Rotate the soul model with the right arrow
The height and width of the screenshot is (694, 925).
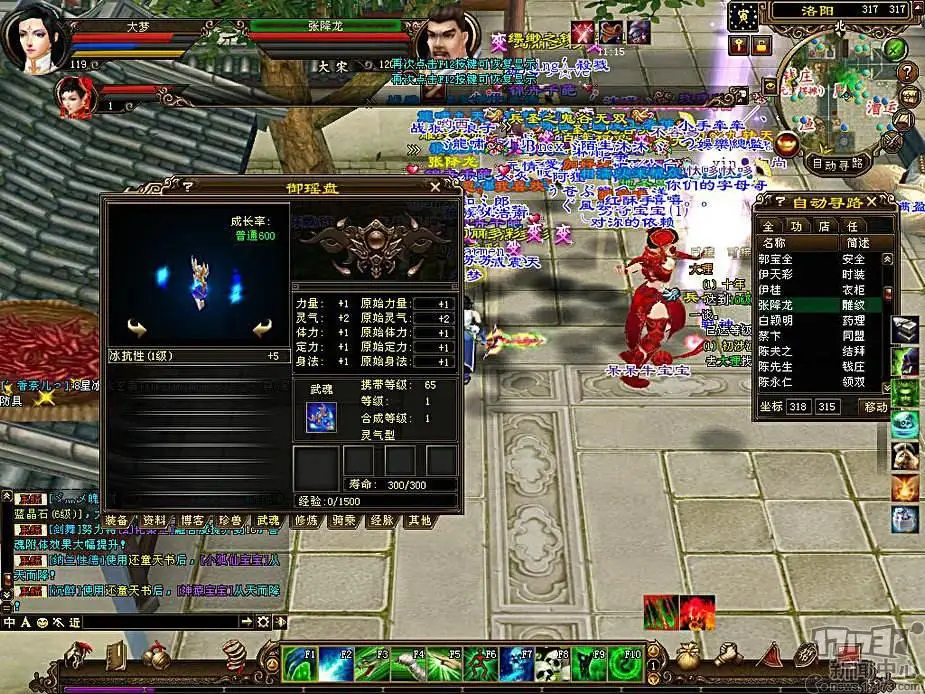262,327
